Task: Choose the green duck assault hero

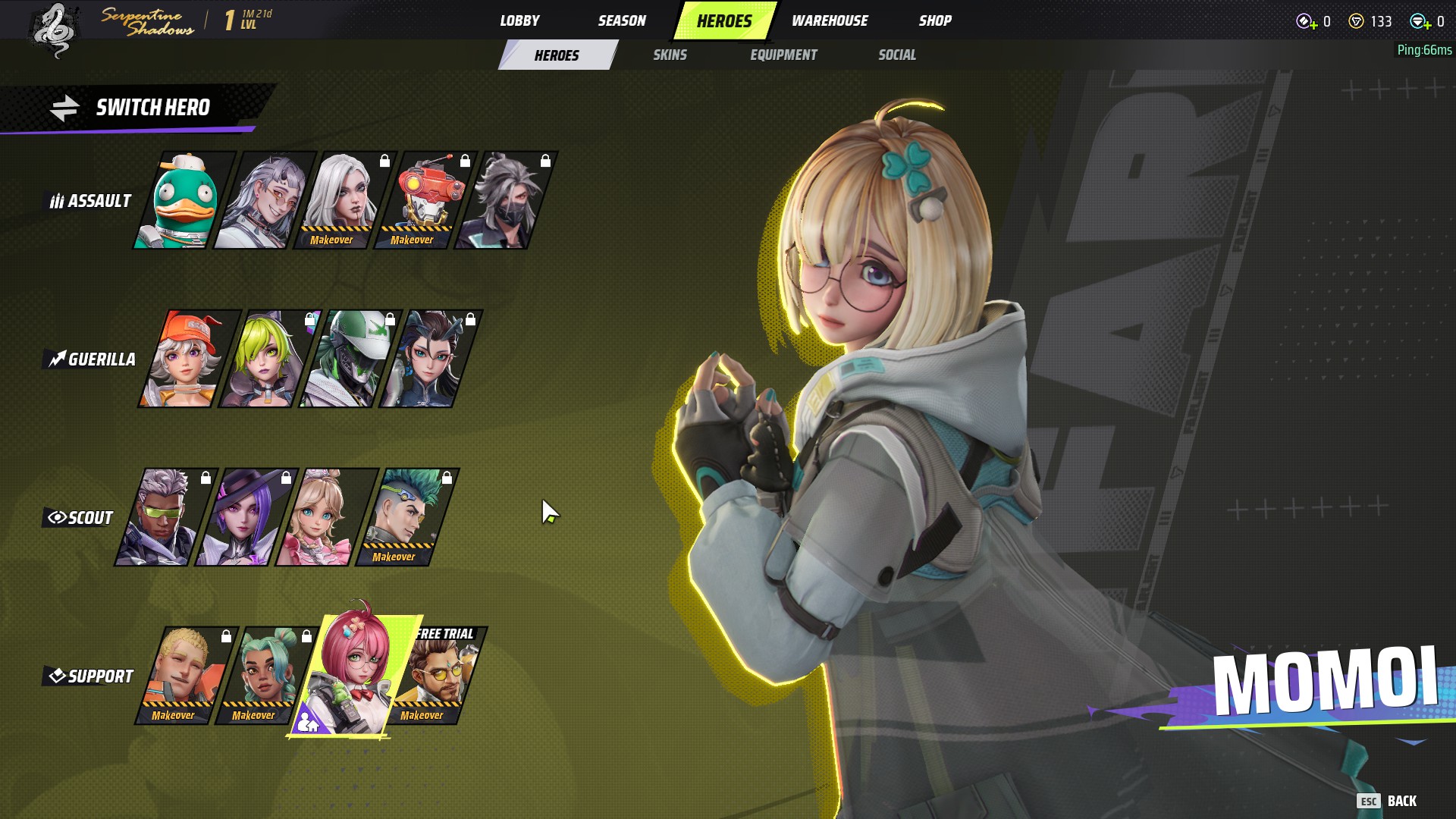Action: (183, 201)
